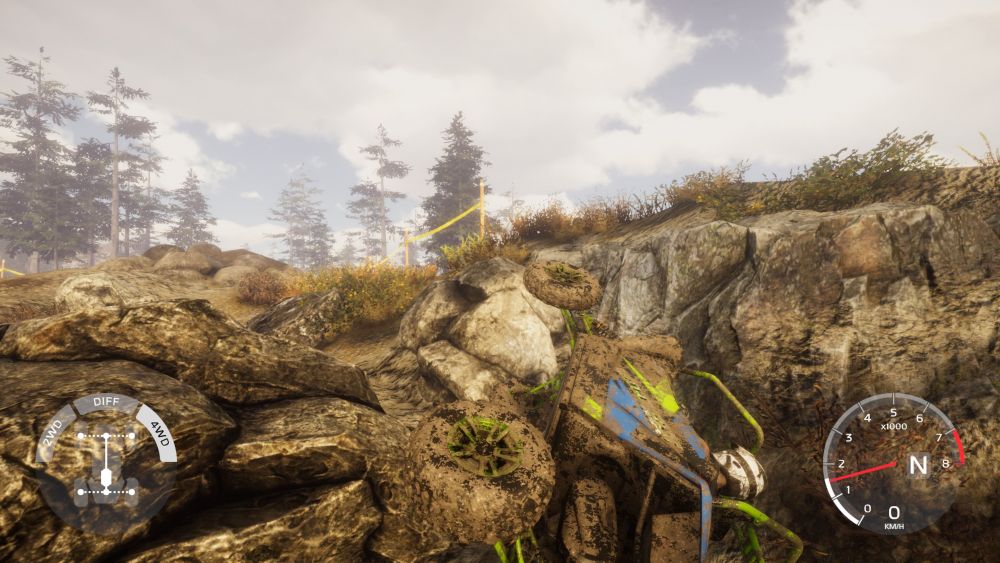Click the vehicle drivetrain diagram icon
This screenshot has width=1000, height=563.
point(105,465)
